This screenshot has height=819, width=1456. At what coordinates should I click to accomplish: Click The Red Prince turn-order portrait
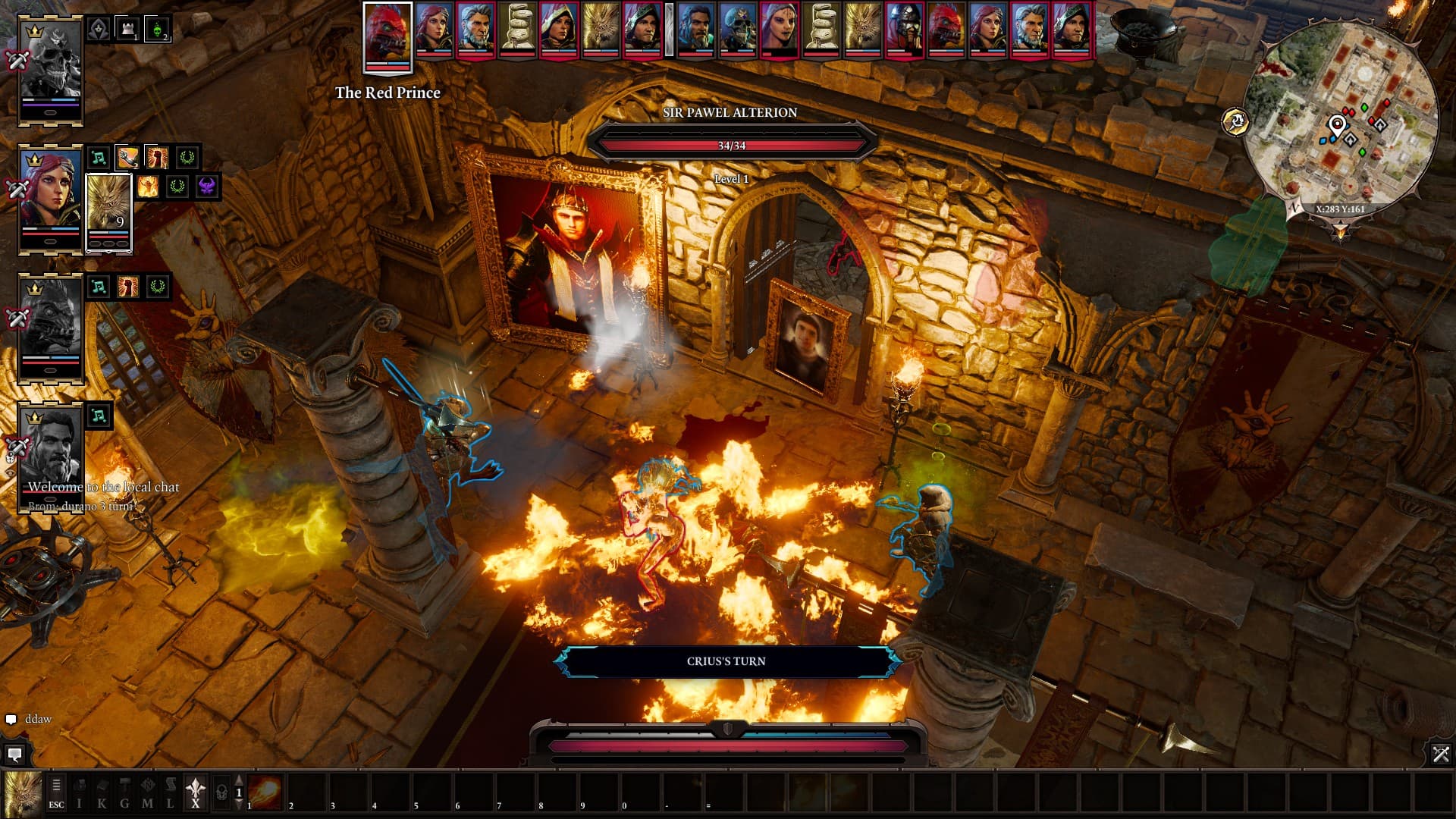(x=388, y=36)
